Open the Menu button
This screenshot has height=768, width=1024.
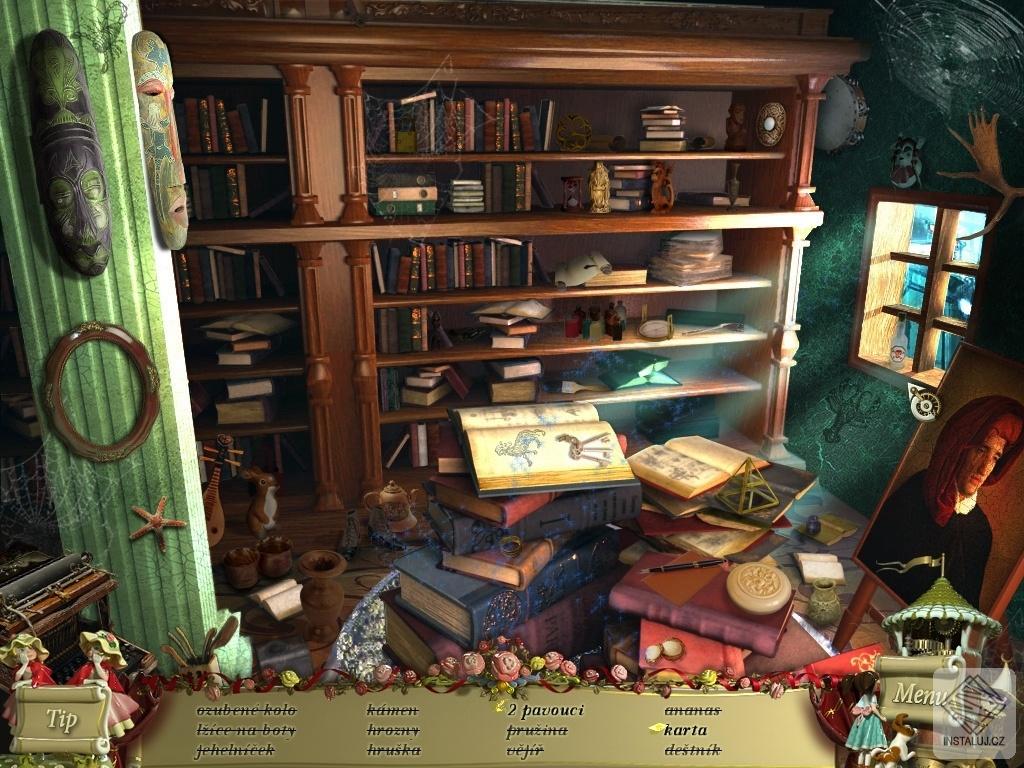tap(912, 691)
